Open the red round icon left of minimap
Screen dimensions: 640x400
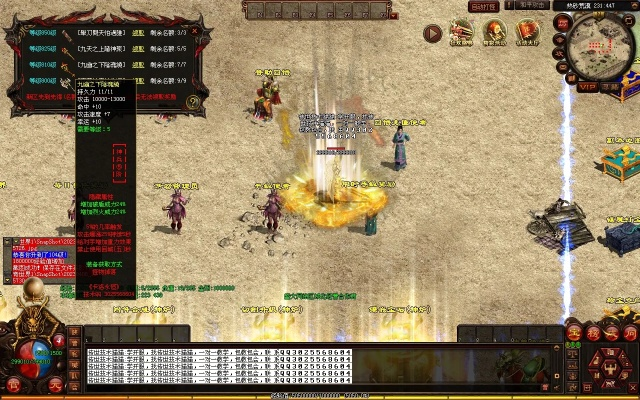click(x=560, y=22)
